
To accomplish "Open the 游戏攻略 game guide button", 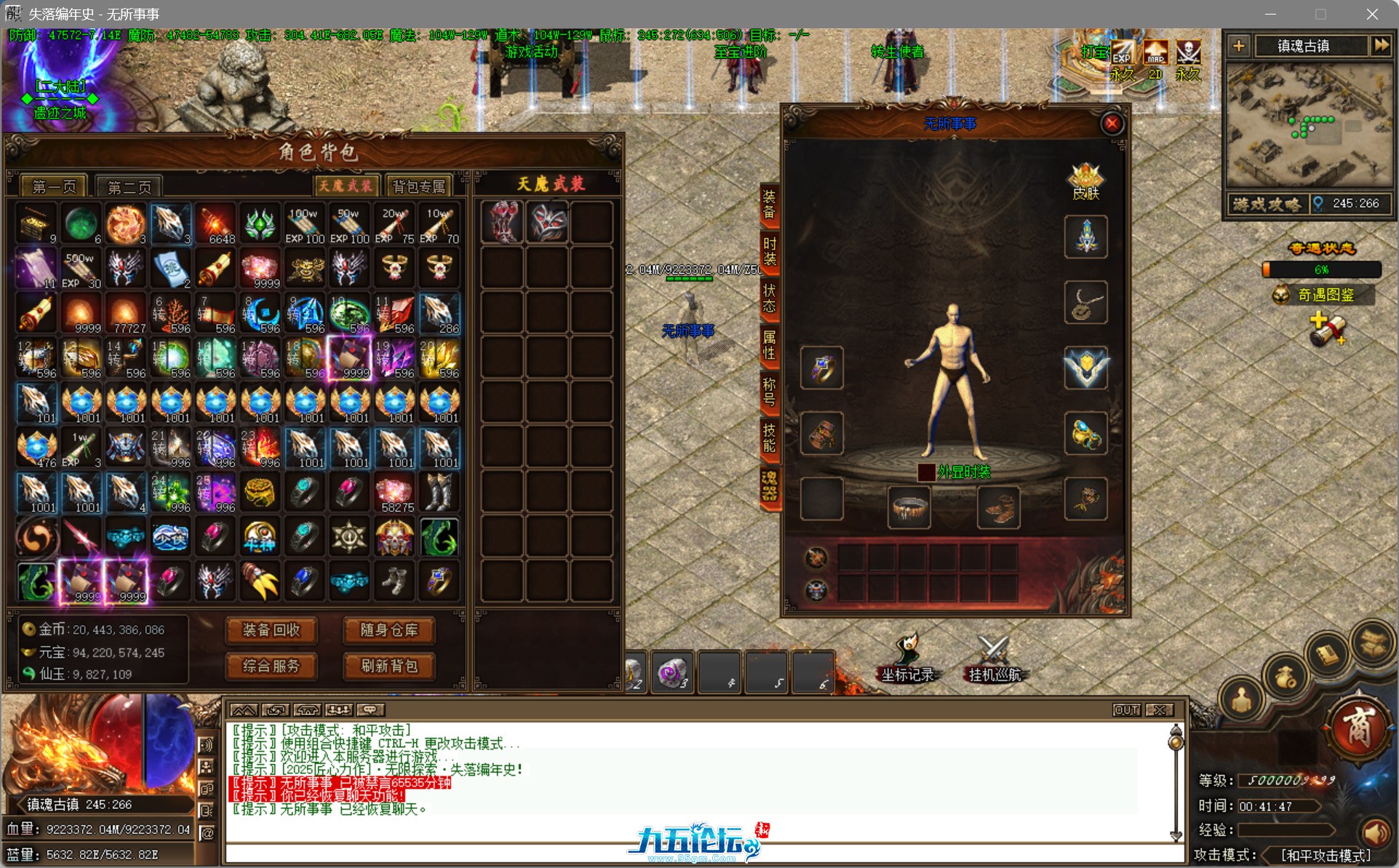I will (x=1267, y=204).
